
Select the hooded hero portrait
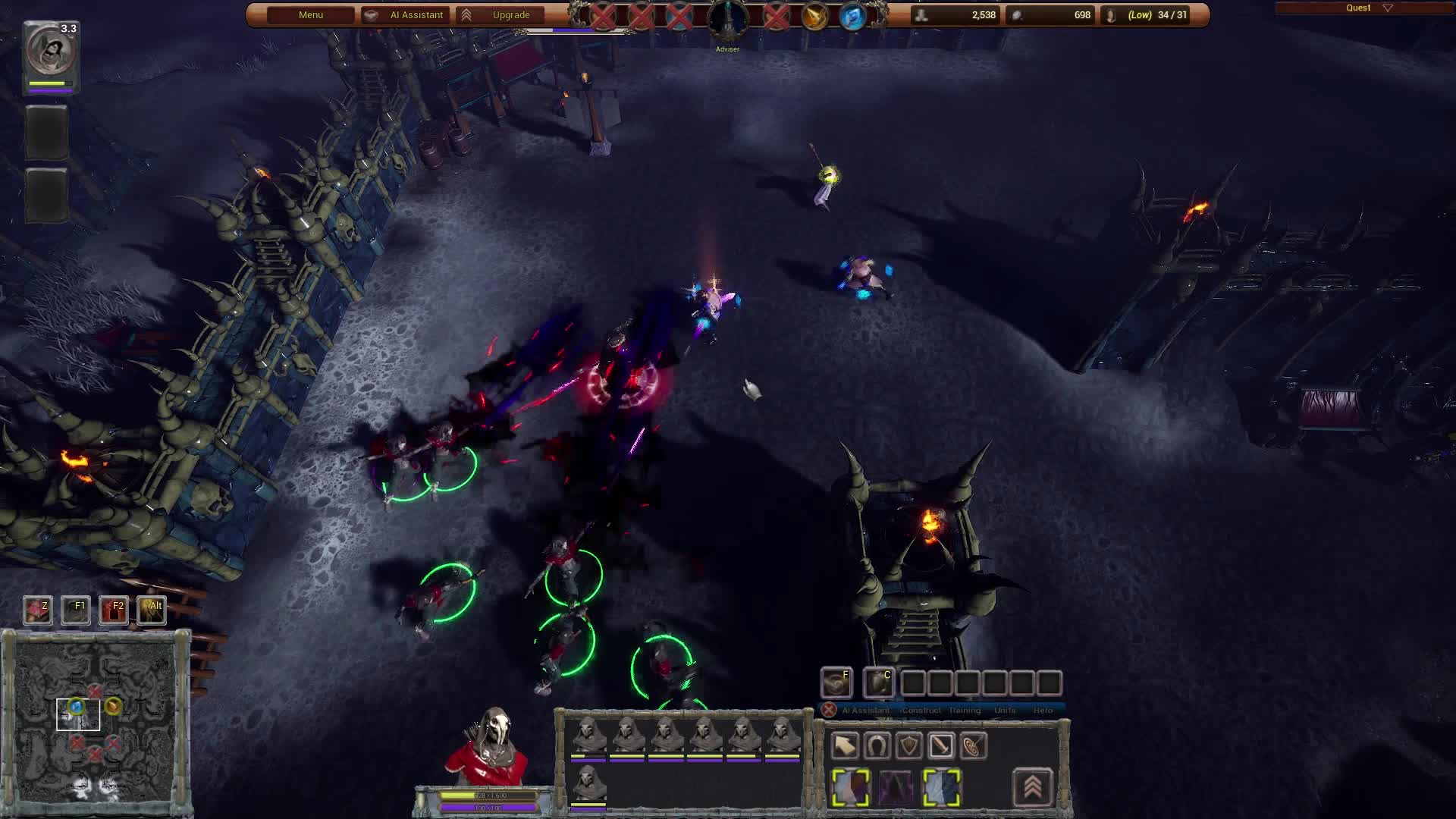[50, 50]
